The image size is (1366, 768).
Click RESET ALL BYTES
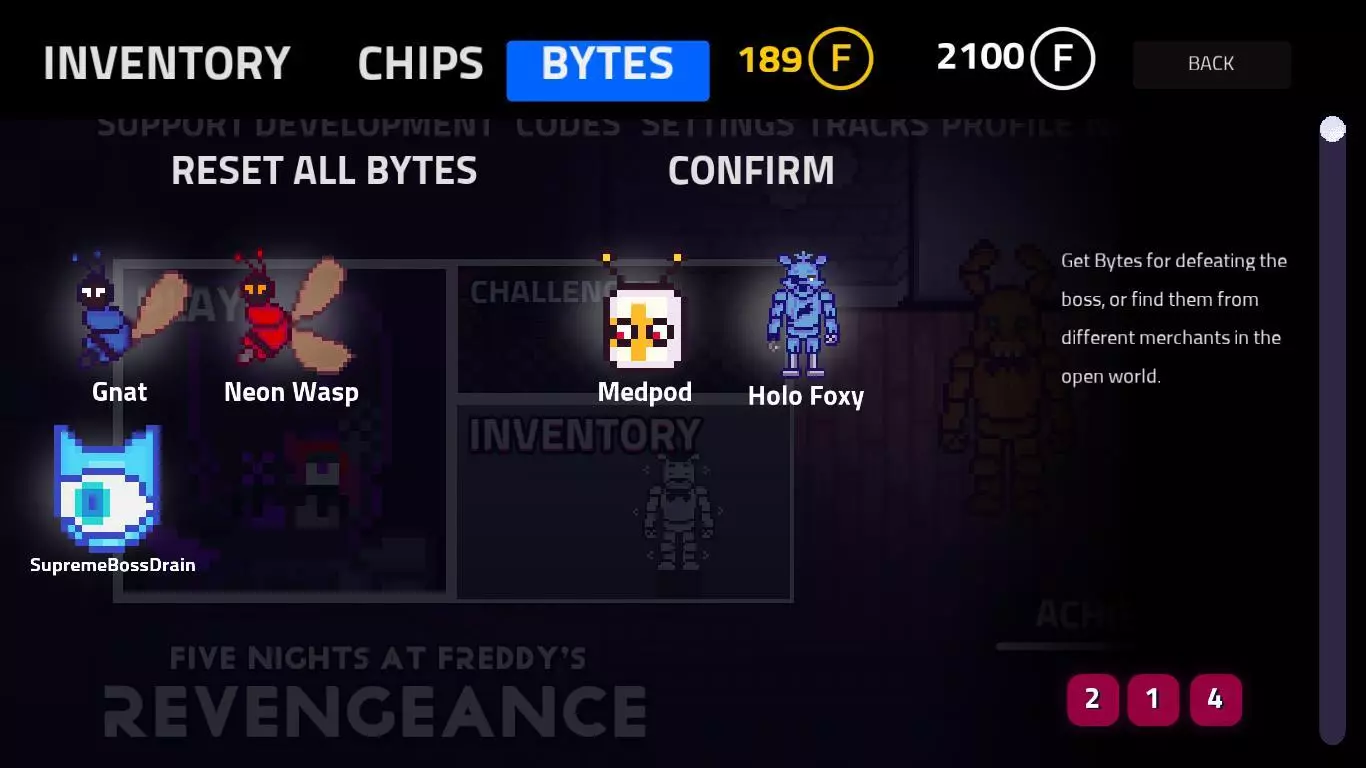click(325, 170)
